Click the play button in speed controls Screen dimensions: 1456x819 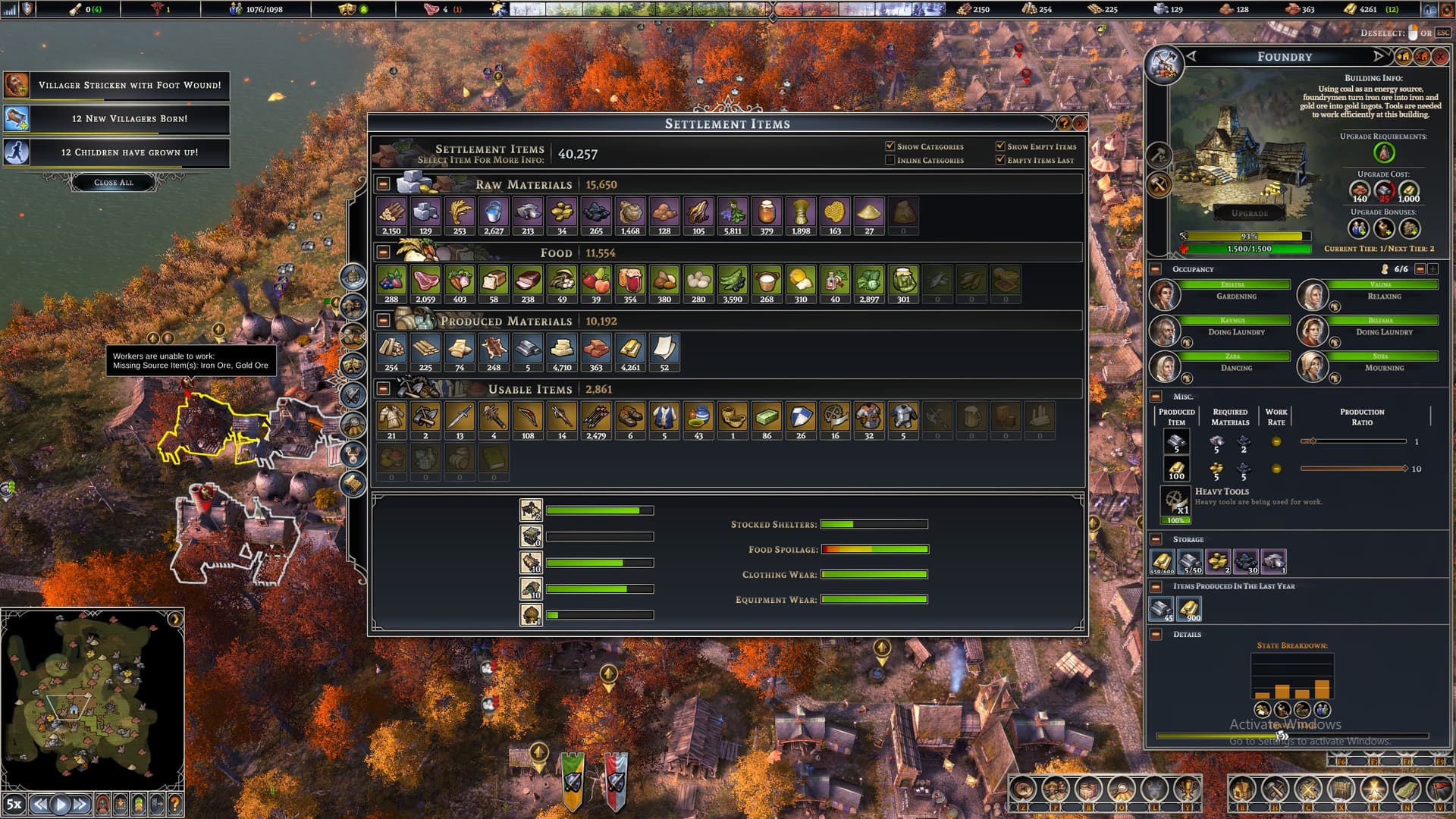61,804
